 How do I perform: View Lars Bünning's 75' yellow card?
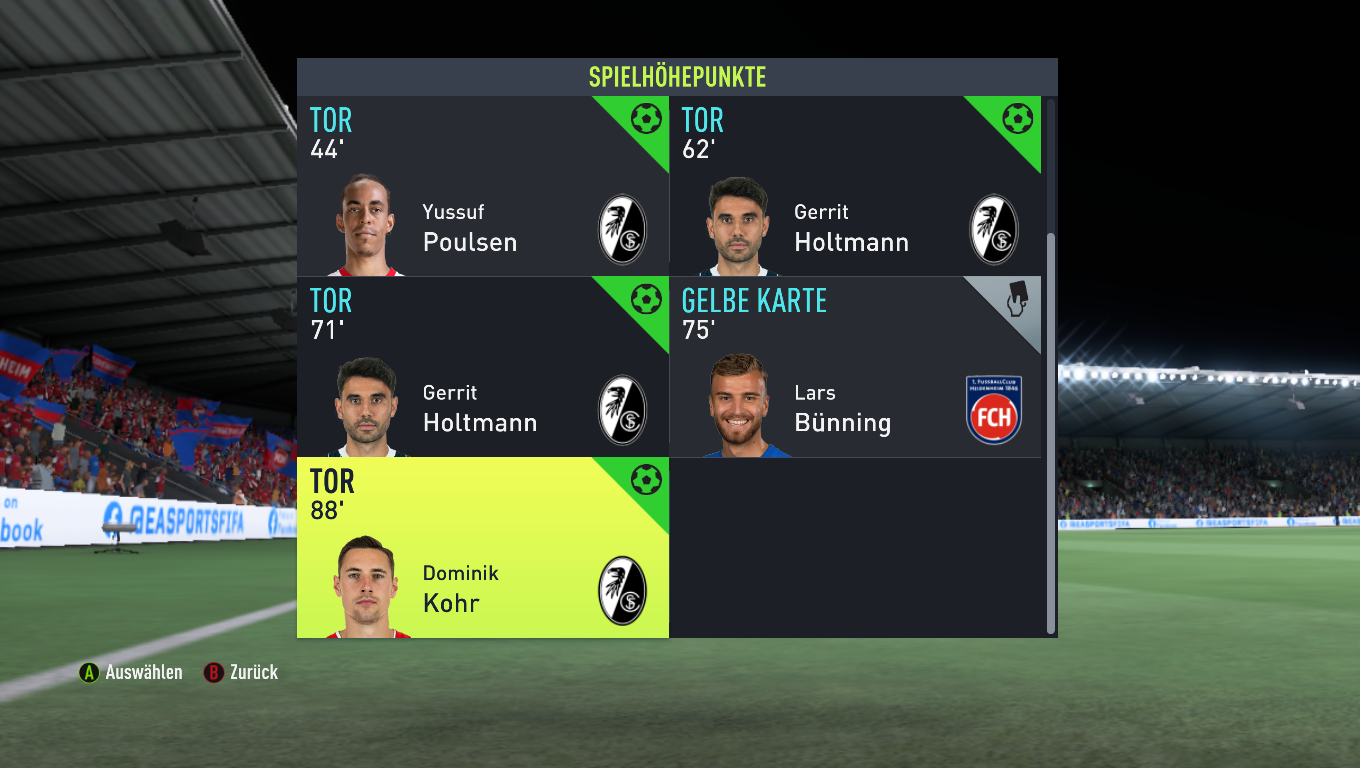[854, 367]
